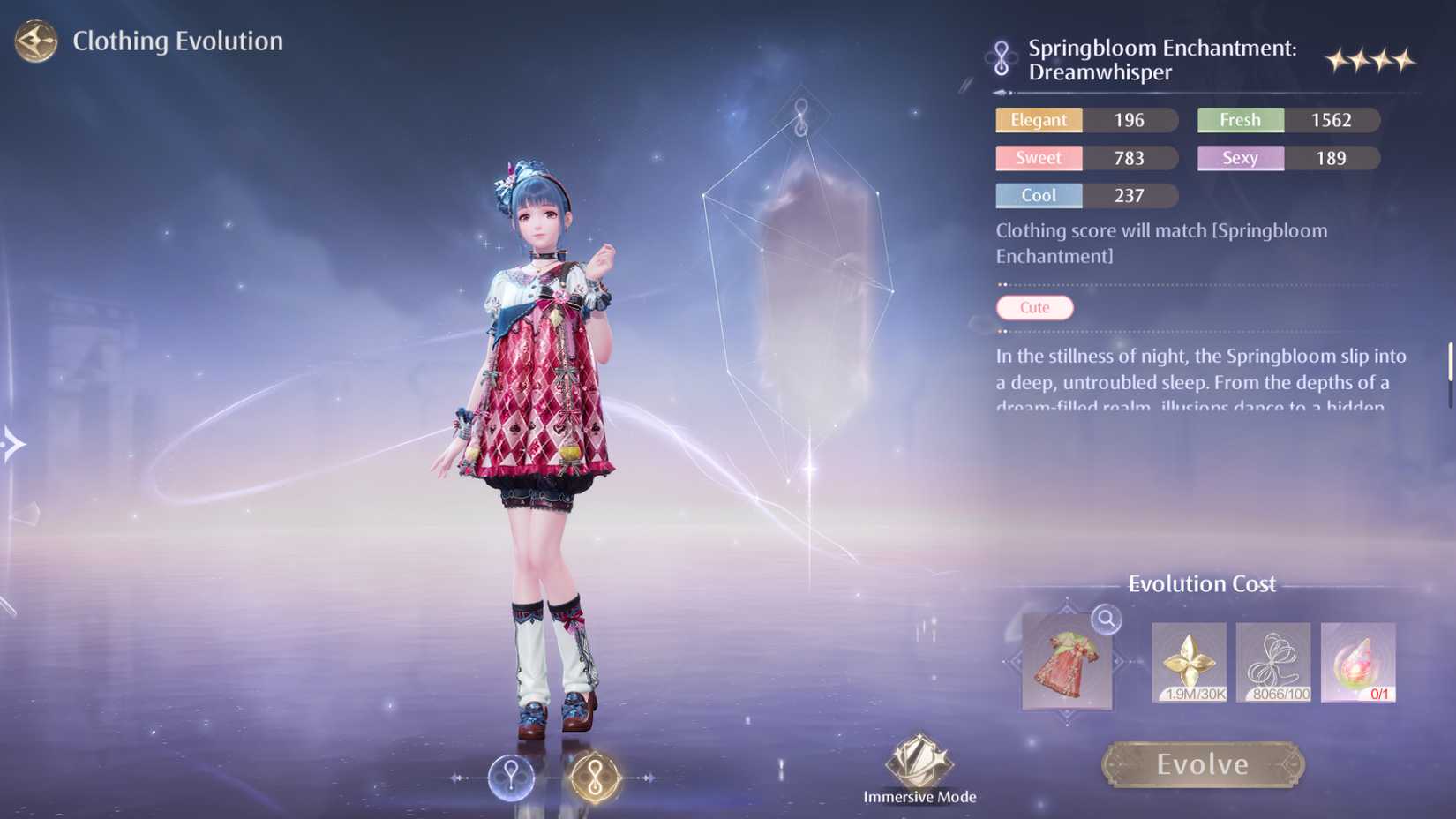Click the Fresh 1562 stat bar
This screenshot has width=1456, height=819.
tap(1287, 120)
